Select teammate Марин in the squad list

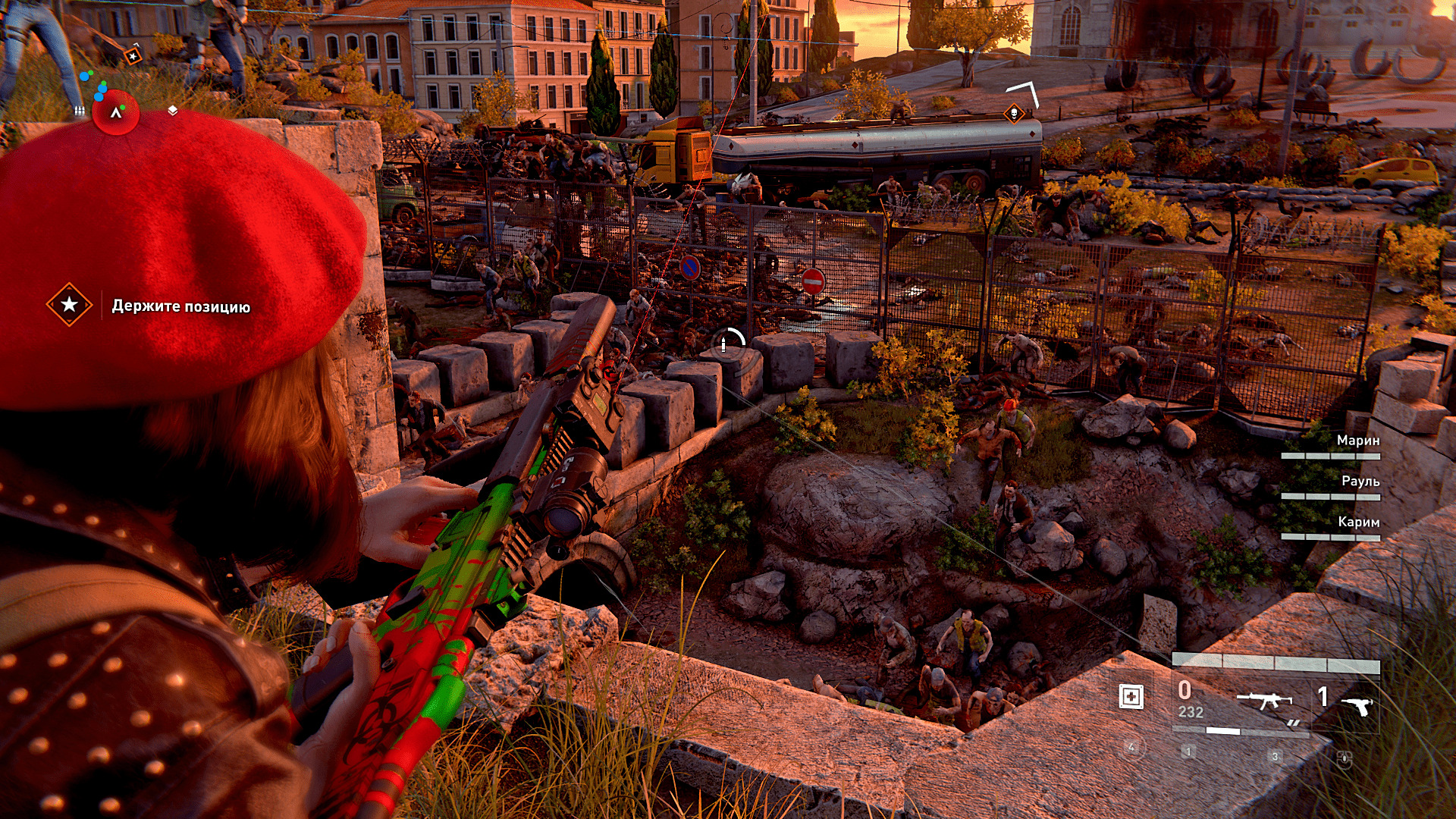[x=1357, y=441]
